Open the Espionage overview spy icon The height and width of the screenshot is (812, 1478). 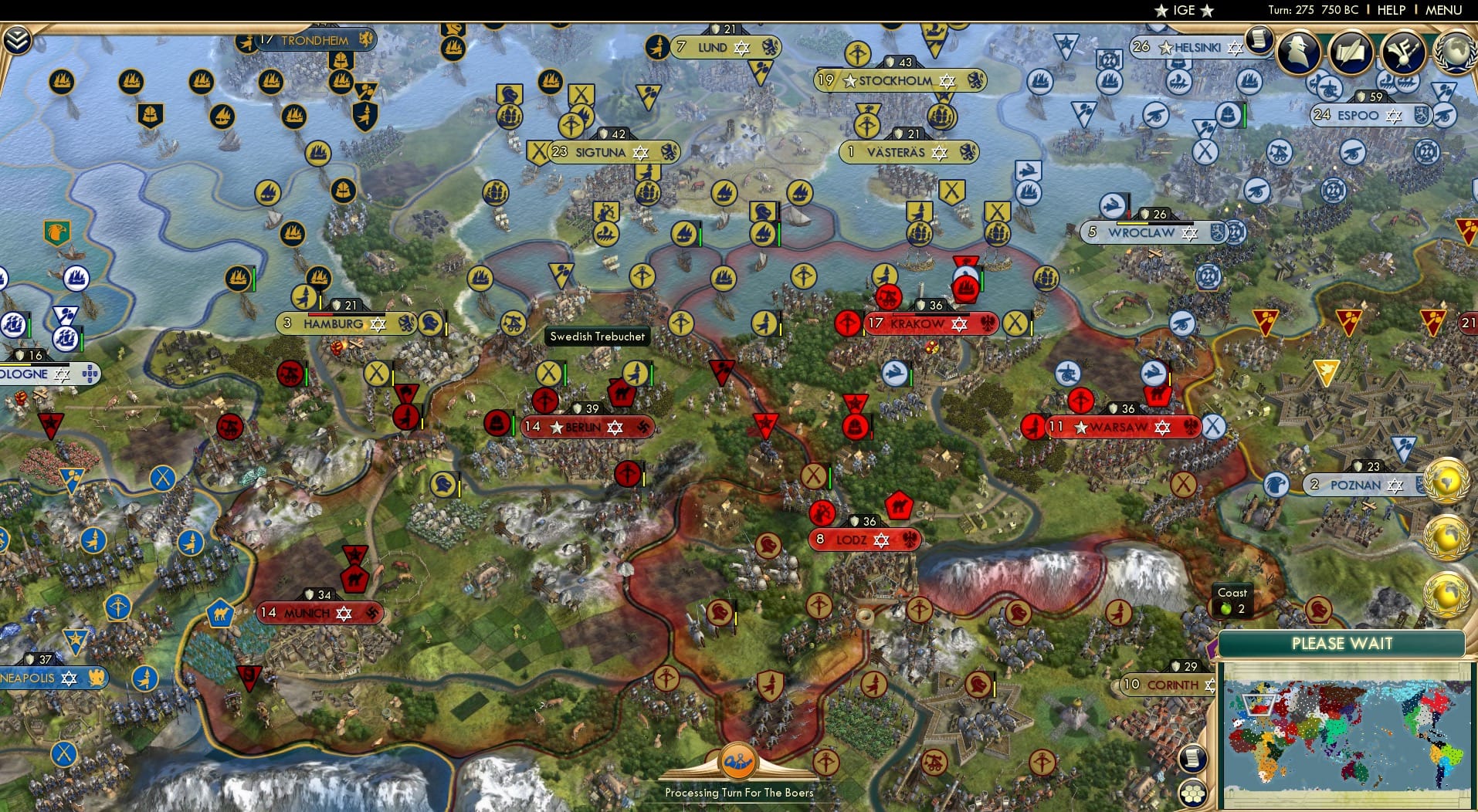tap(1300, 52)
